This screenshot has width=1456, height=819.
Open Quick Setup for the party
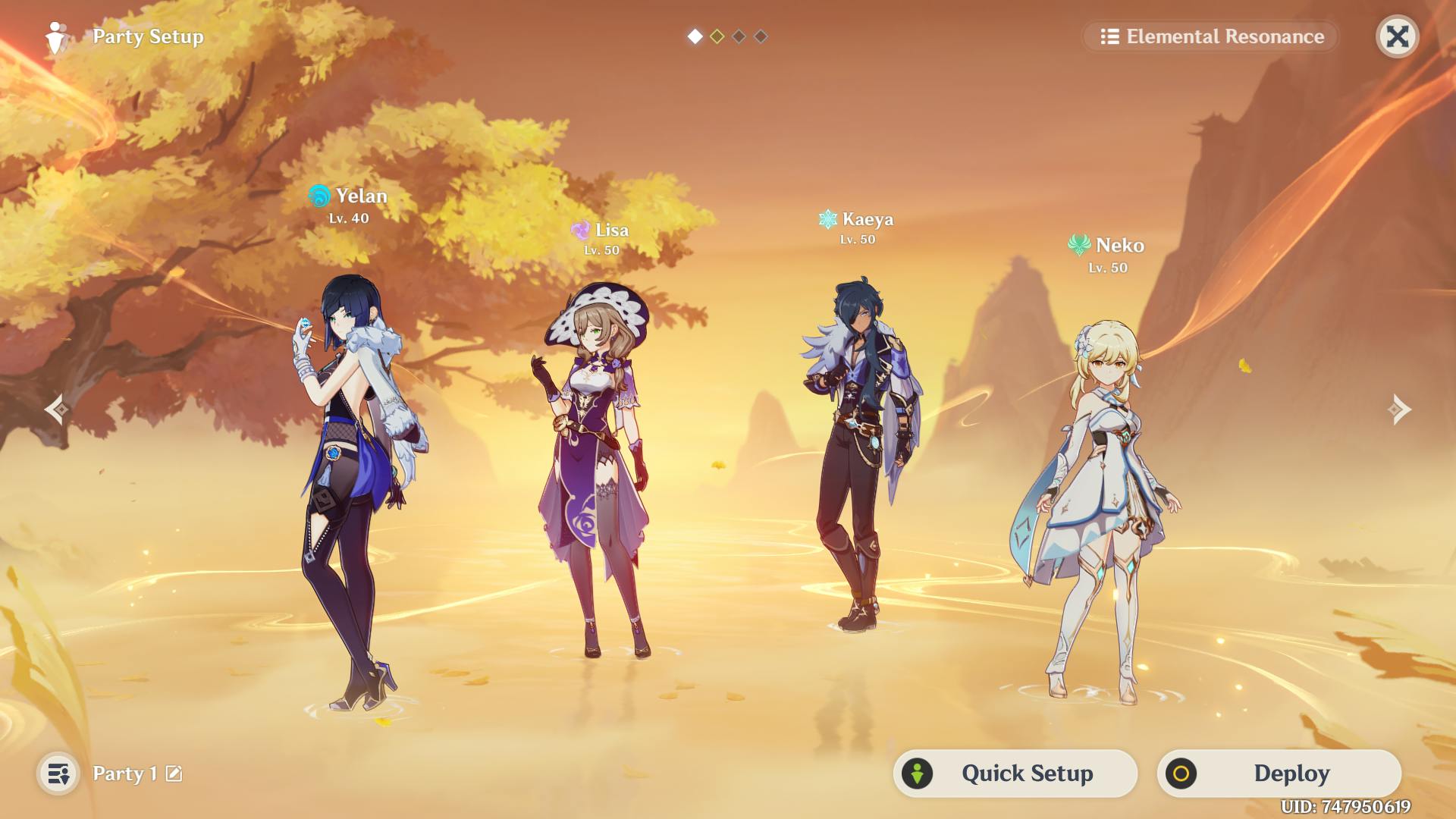pyautogui.click(x=1015, y=773)
